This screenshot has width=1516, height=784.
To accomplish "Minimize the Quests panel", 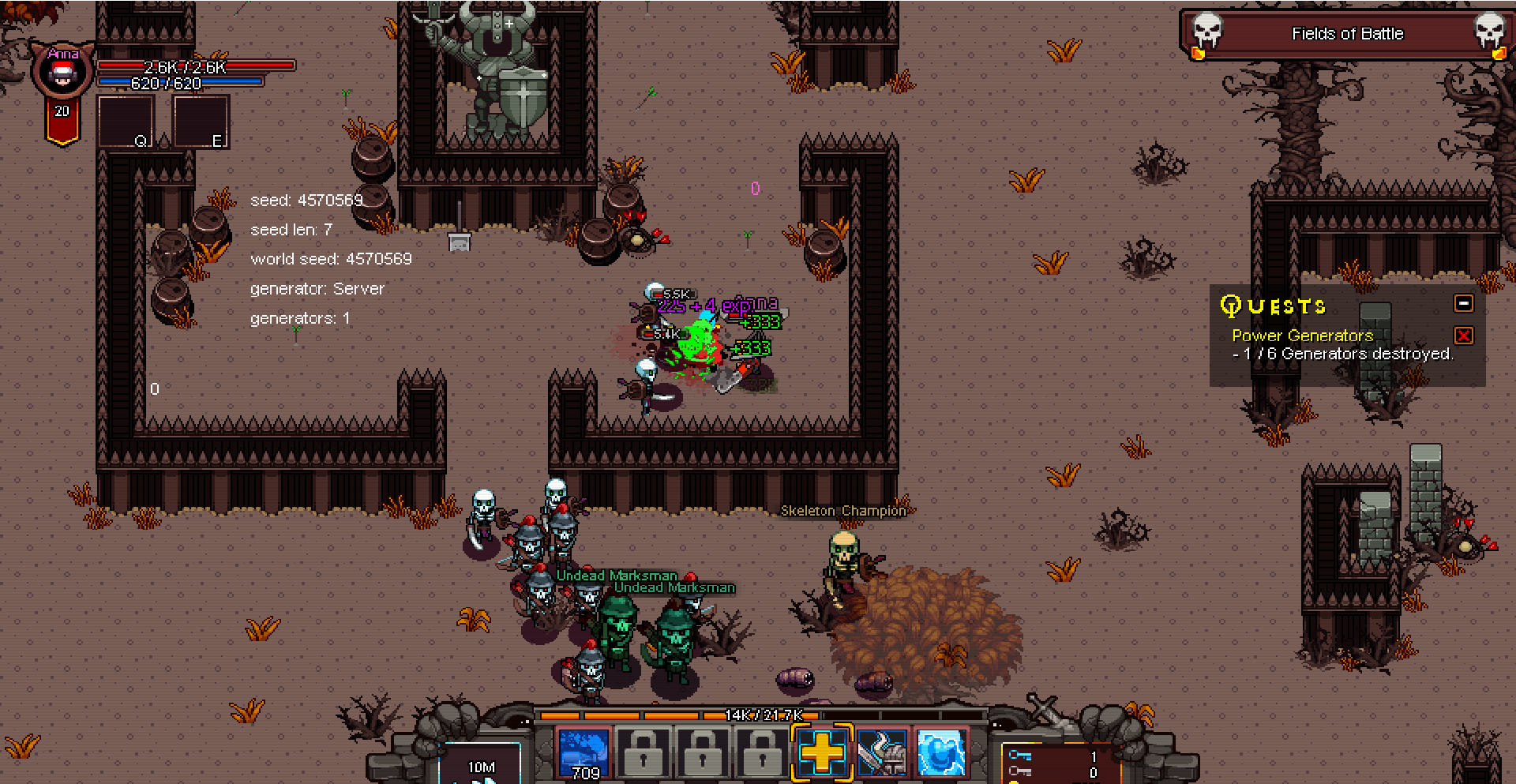I will click(1463, 304).
